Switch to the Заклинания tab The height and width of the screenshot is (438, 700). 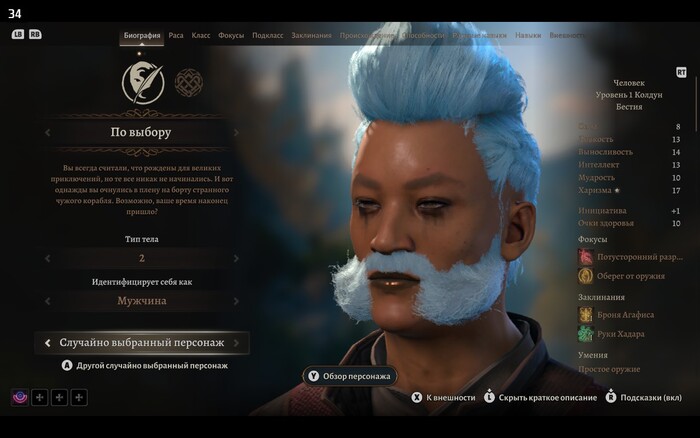312,35
